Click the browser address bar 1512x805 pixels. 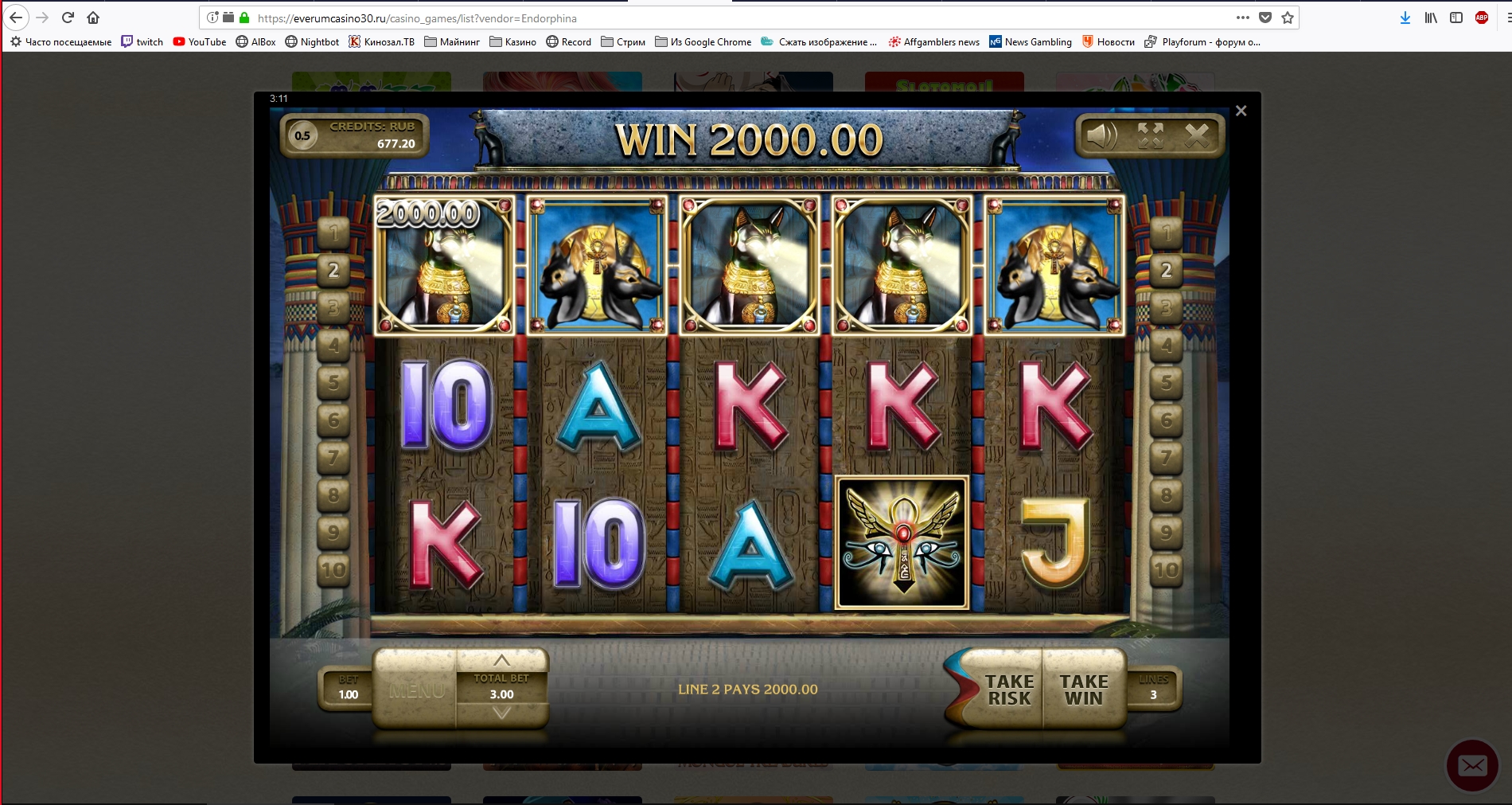(557, 18)
